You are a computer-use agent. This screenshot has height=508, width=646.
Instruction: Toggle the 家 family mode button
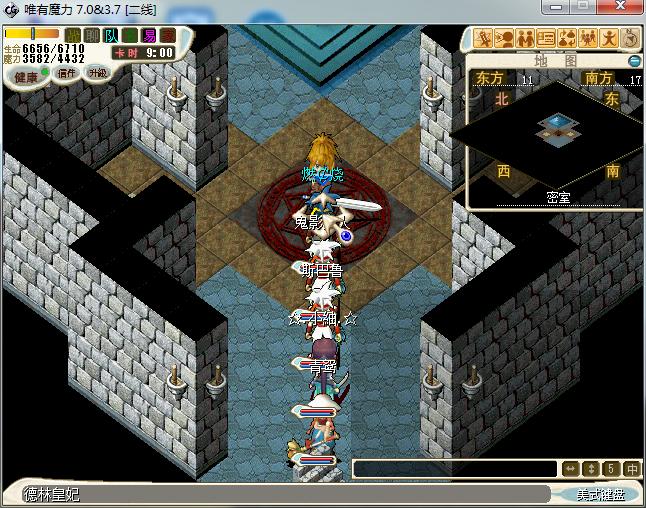(x=168, y=36)
